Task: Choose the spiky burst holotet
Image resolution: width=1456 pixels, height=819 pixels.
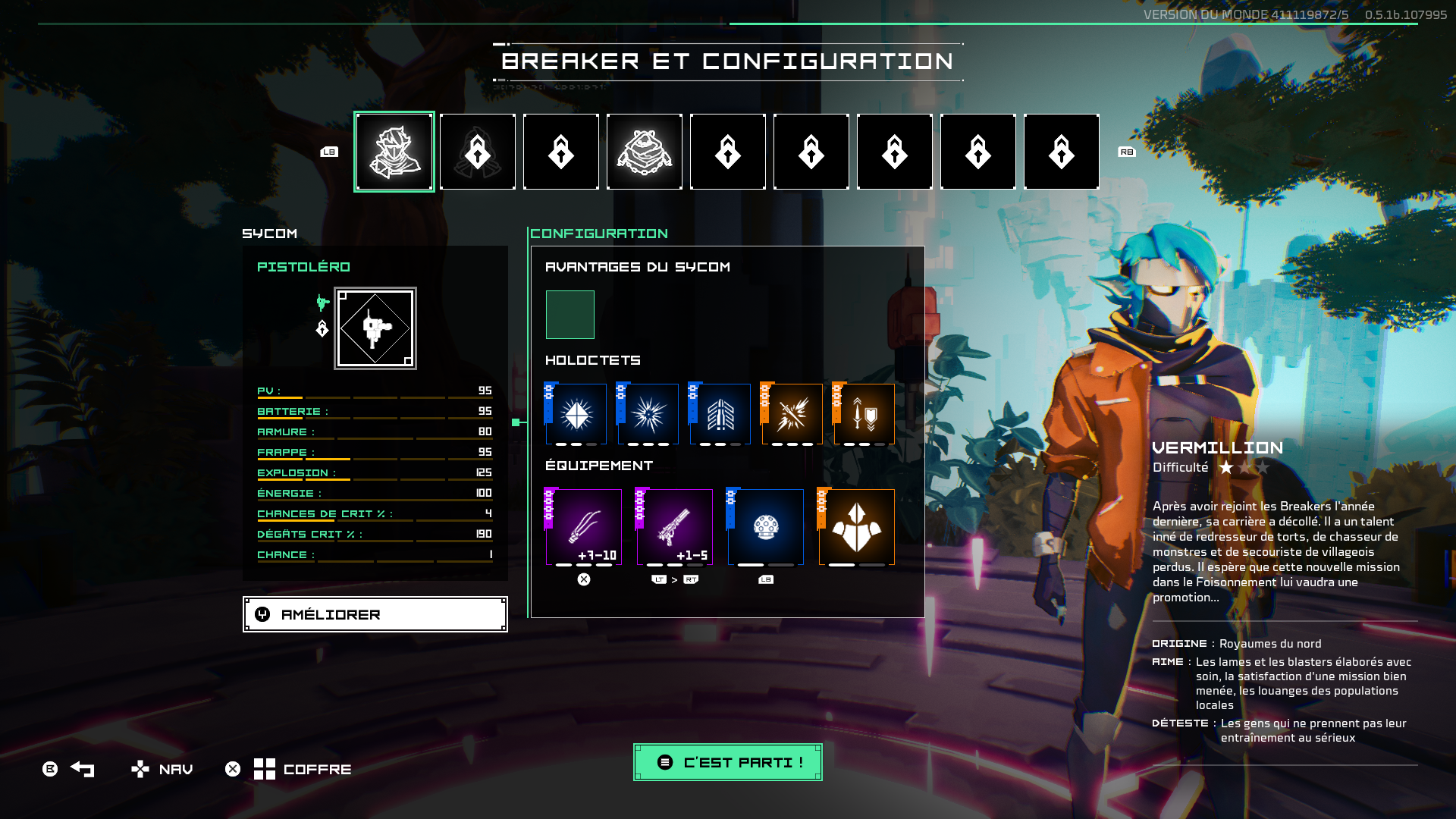Action: click(648, 414)
